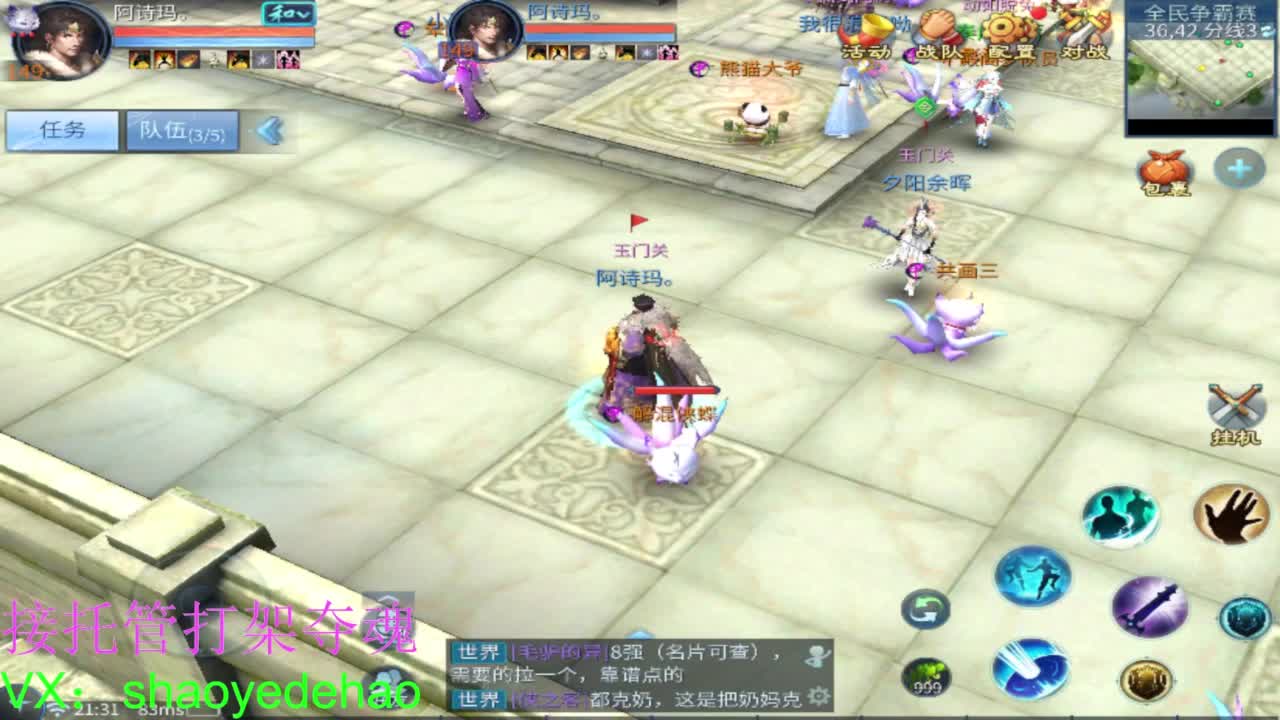Click player name 毛驴的异 in world chat
The width and height of the screenshot is (1280, 720).
click(558, 652)
